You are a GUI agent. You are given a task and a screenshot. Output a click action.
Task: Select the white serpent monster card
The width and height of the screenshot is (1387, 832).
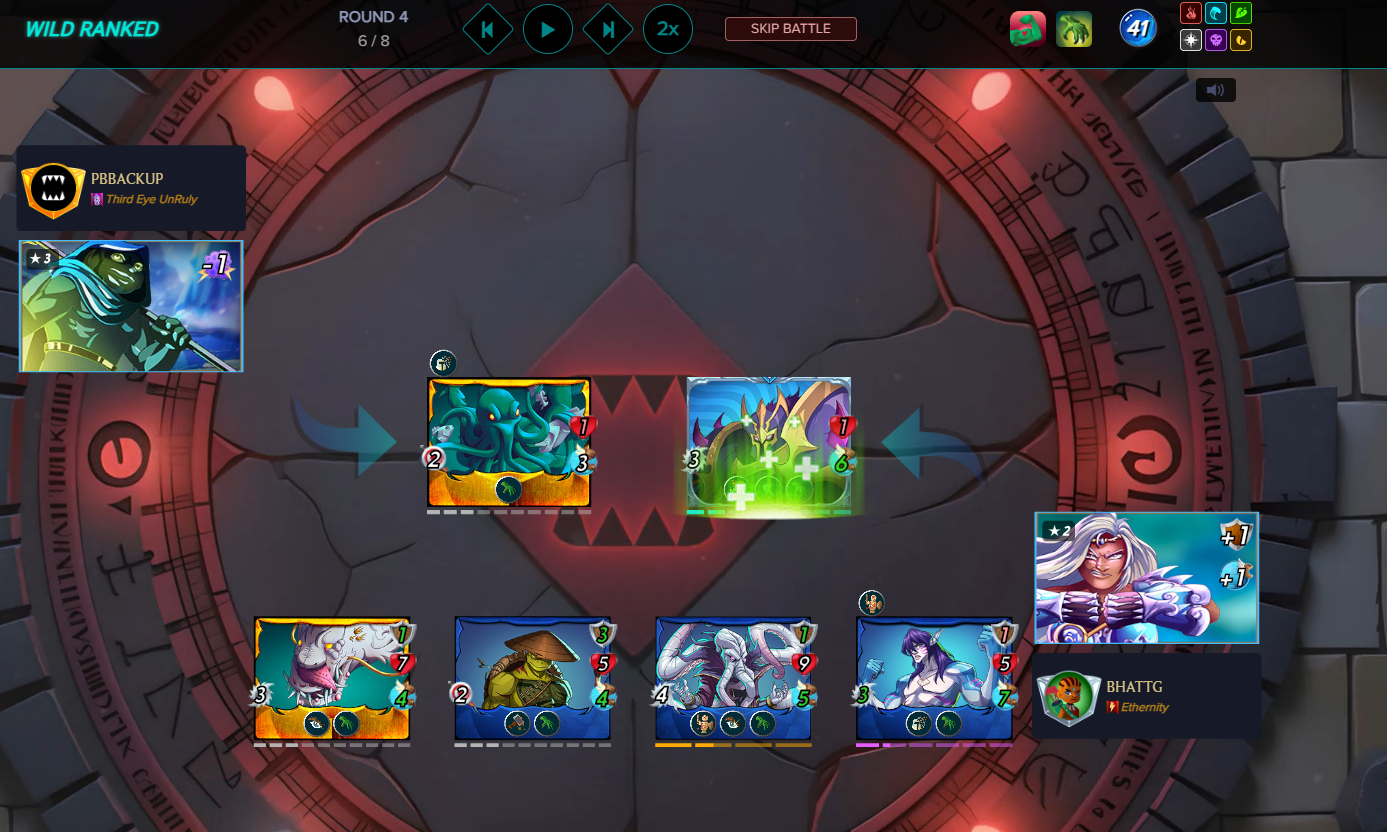332,679
